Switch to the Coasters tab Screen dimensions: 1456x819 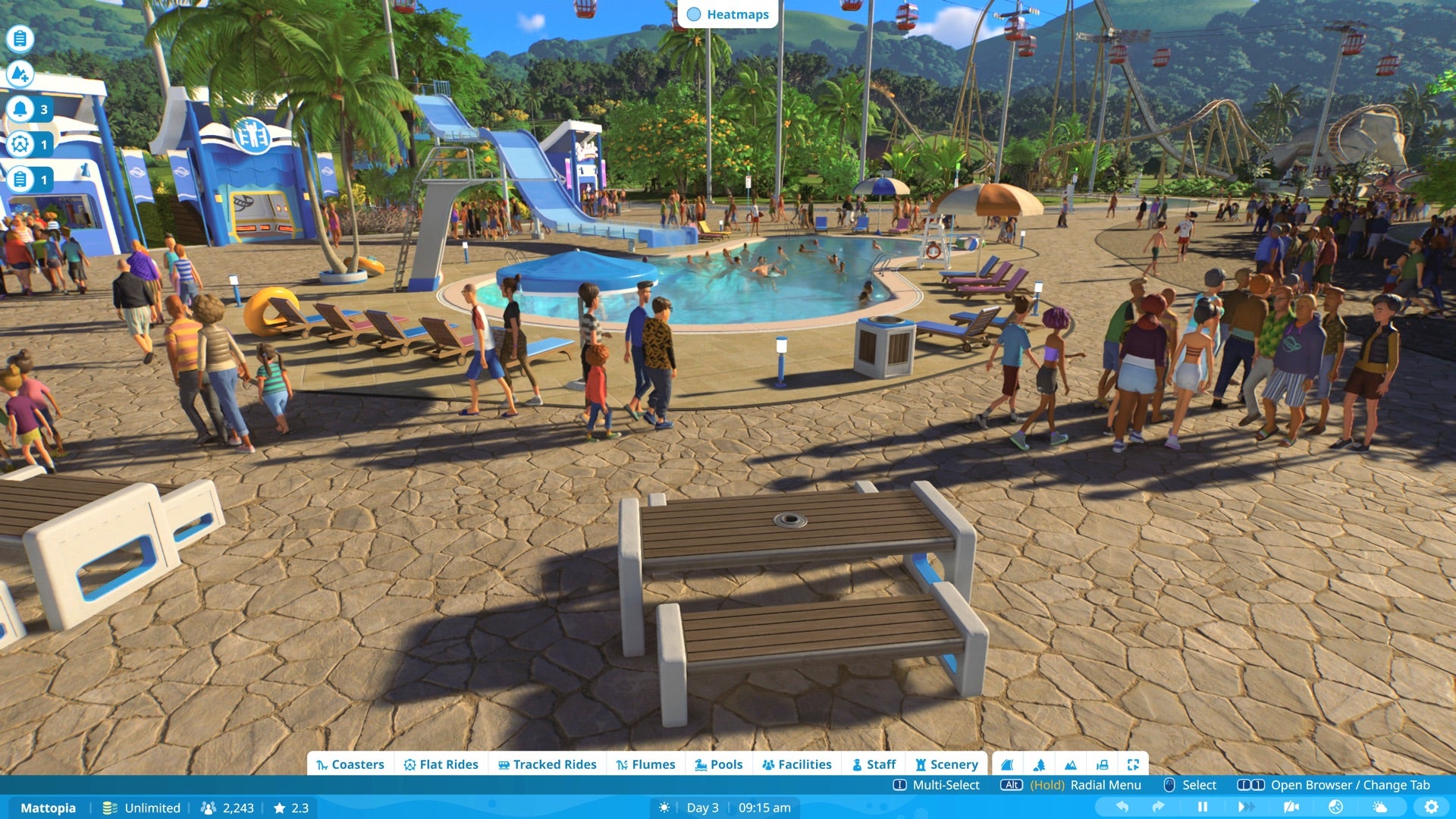click(x=352, y=764)
